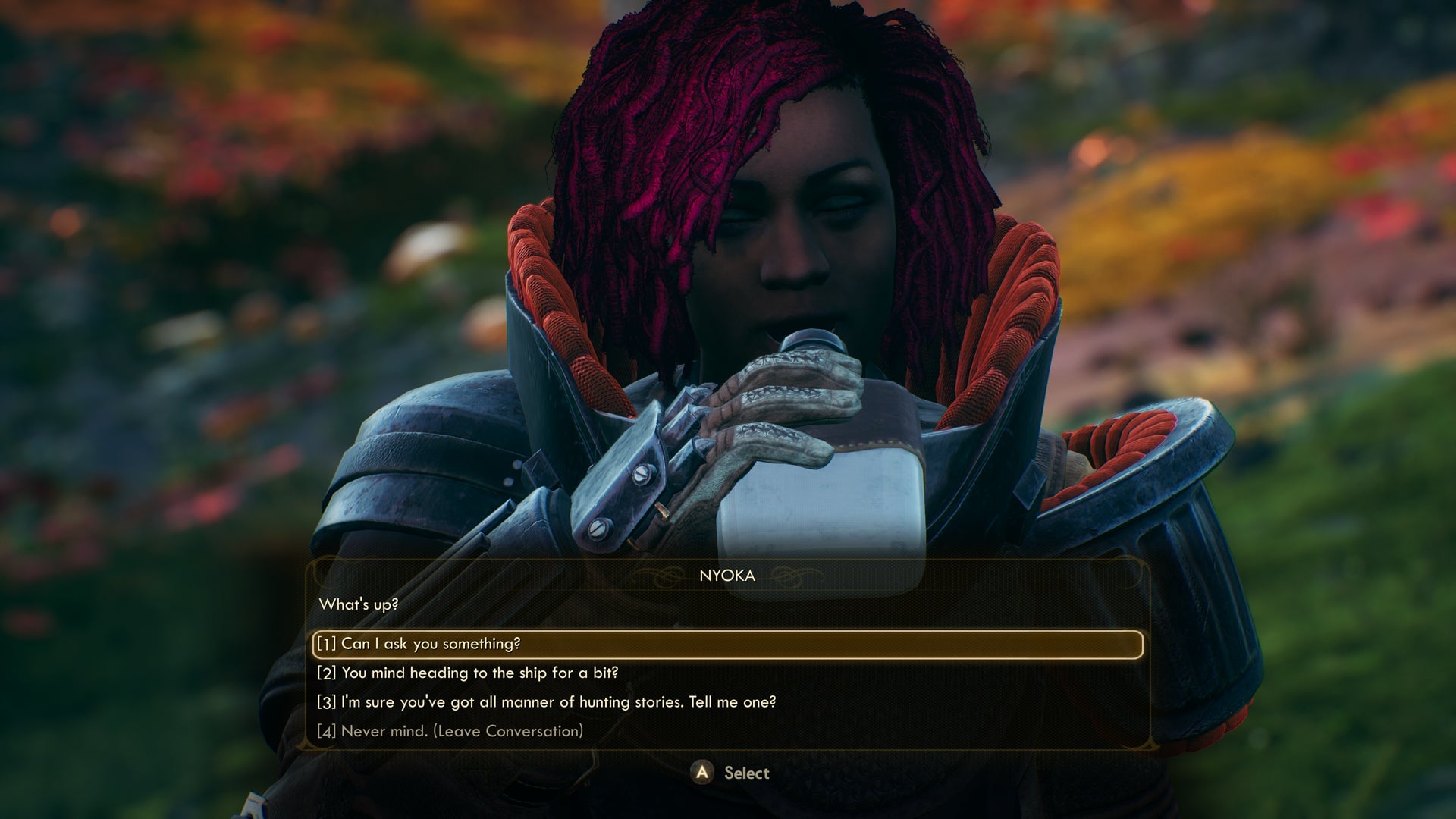Click the [2] number marker
The width and height of the screenshot is (1456, 819).
tap(326, 673)
